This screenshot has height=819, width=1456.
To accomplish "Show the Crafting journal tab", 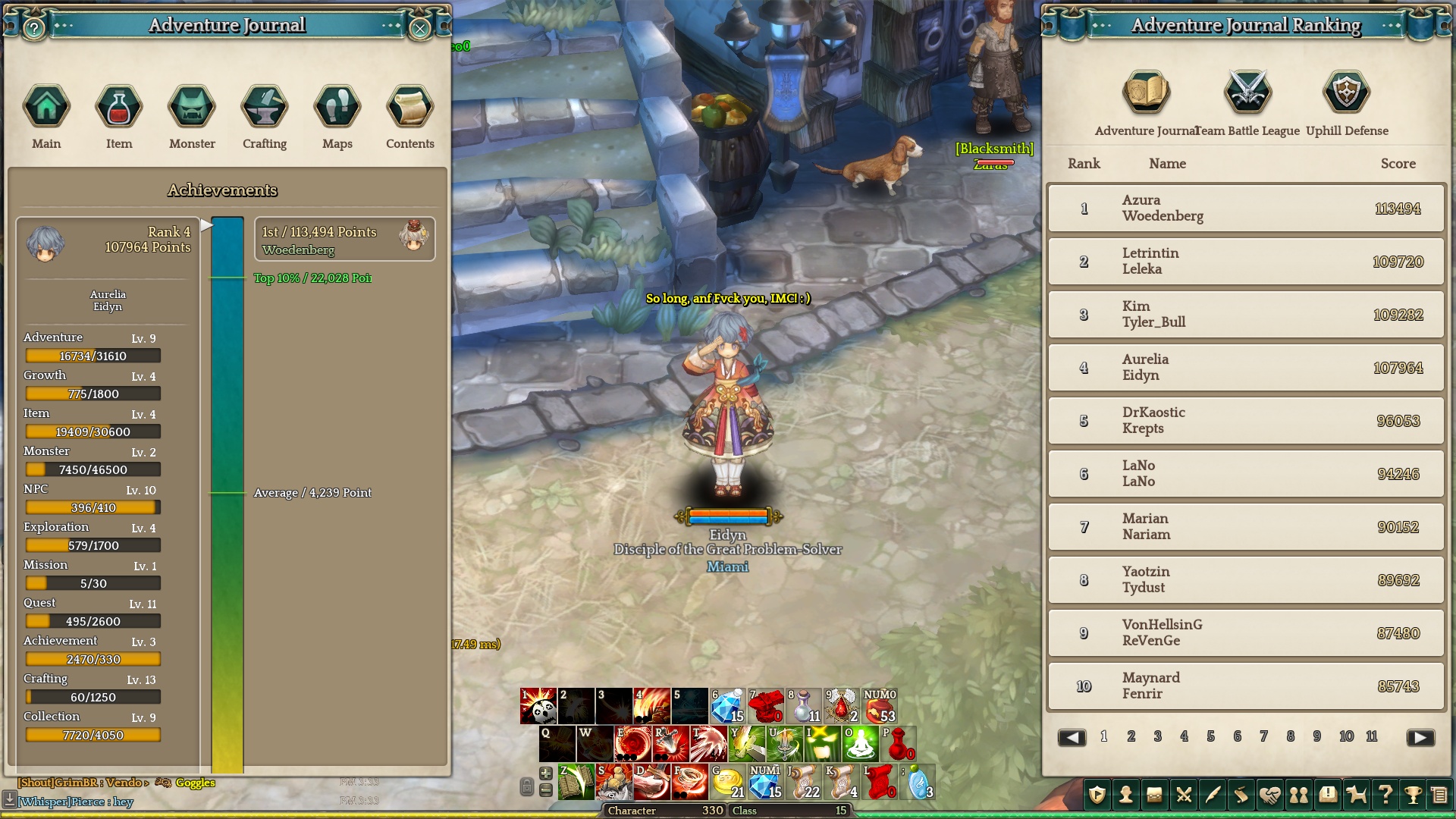I will 265,107.
